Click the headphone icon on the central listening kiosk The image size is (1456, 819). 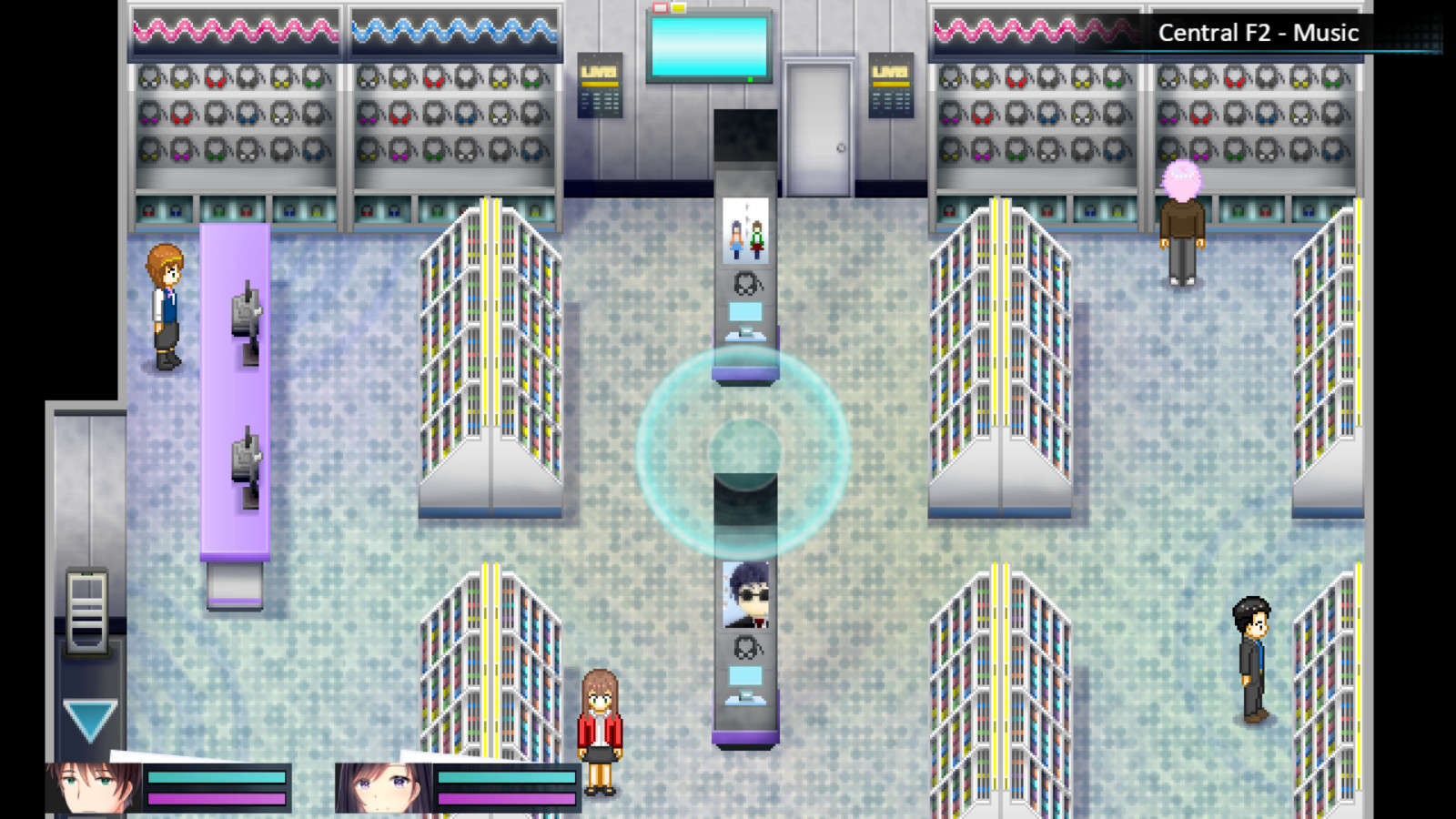[745, 285]
